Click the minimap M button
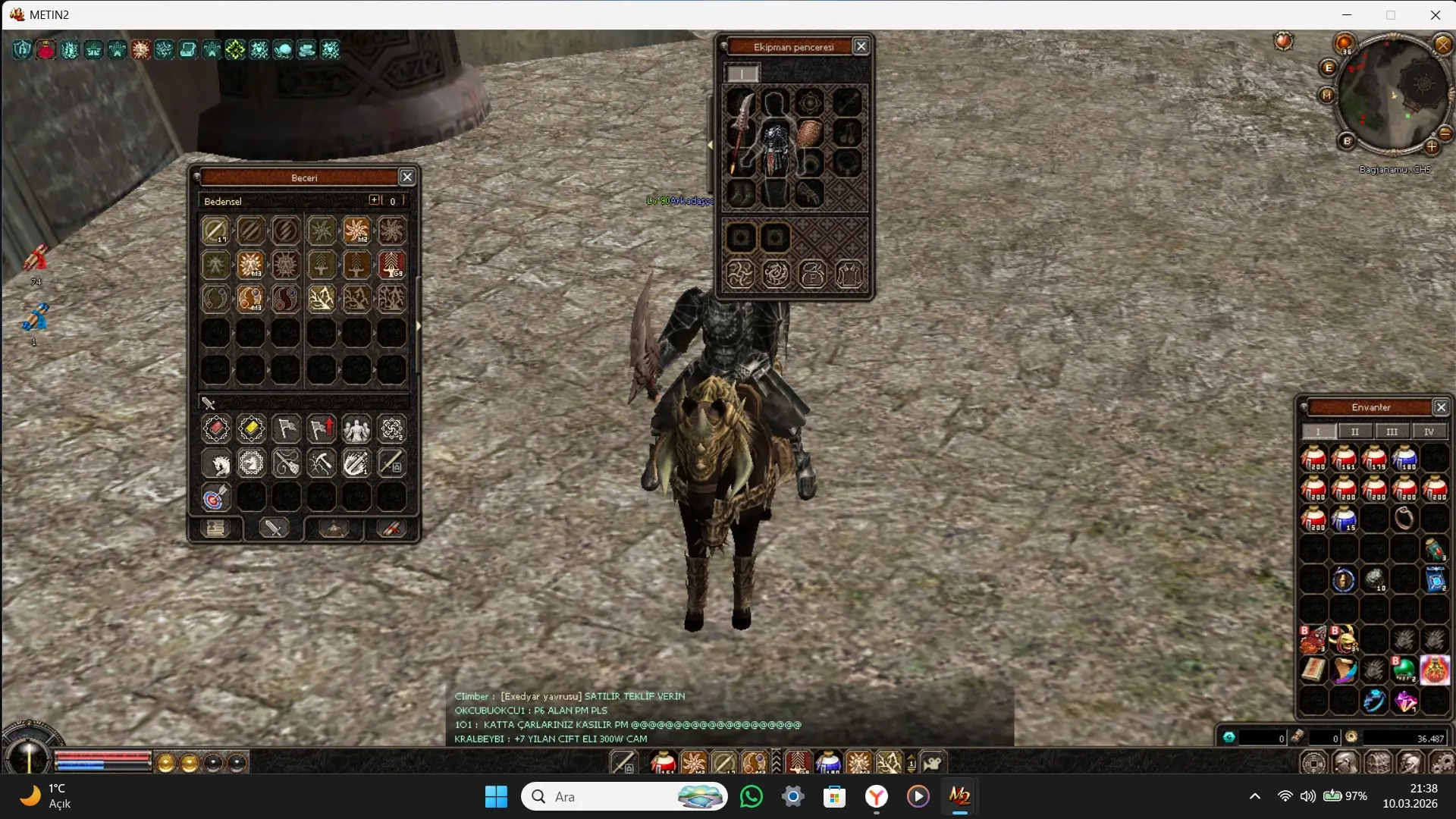The image size is (1456, 819). [x=1326, y=96]
